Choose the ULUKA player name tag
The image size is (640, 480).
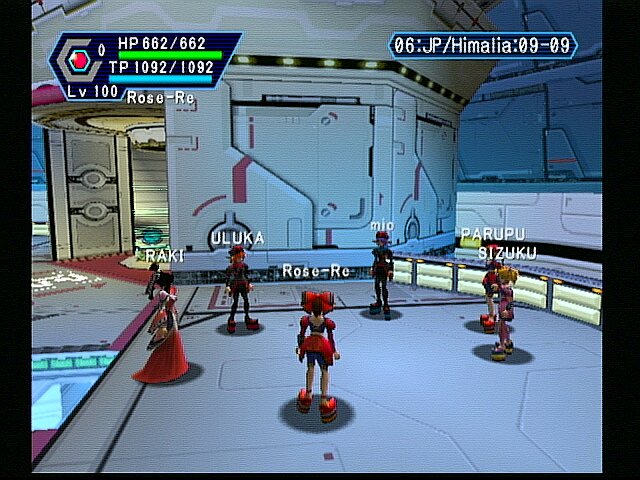237,238
